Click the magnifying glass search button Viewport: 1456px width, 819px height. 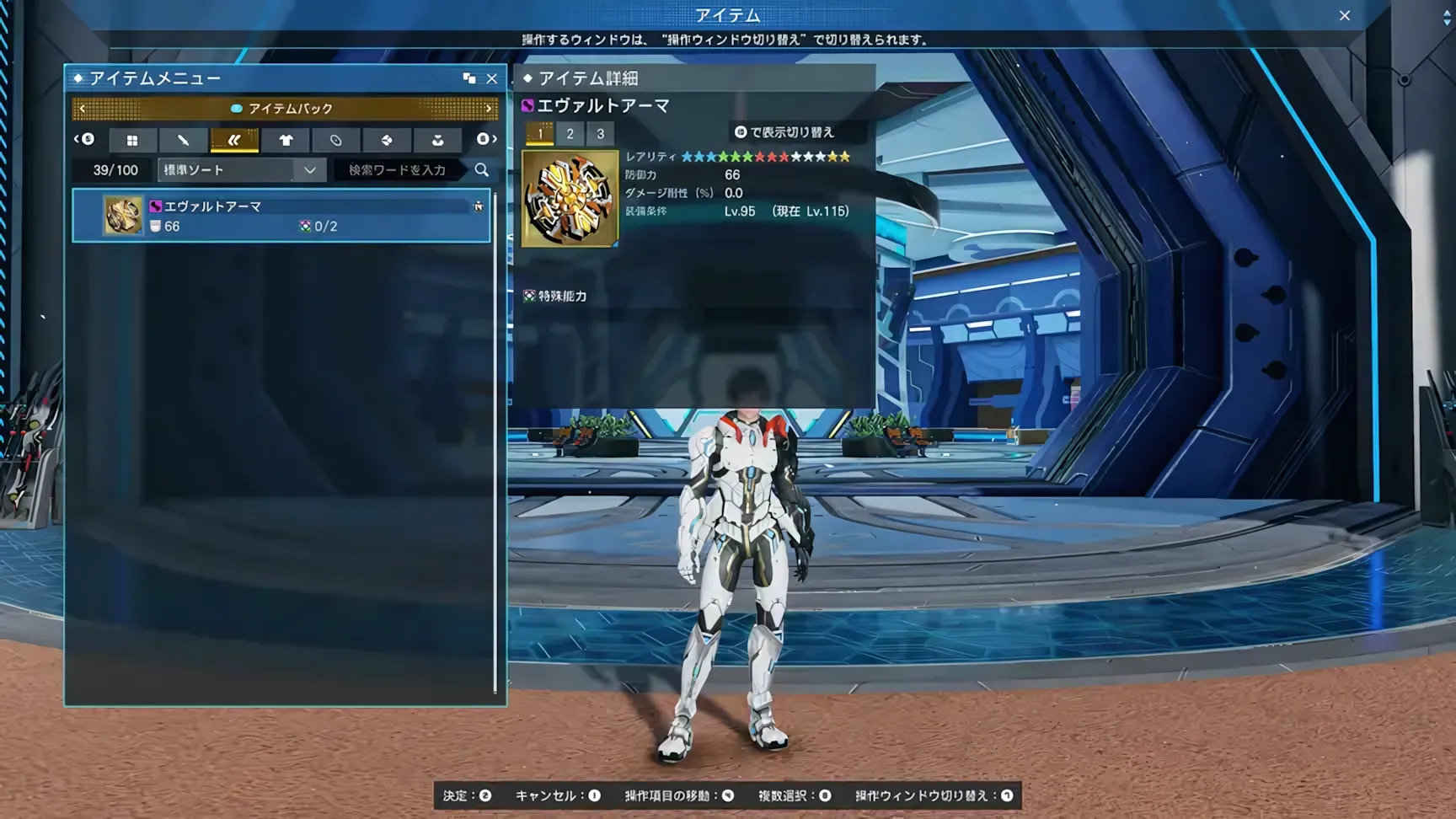(x=481, y=170)
